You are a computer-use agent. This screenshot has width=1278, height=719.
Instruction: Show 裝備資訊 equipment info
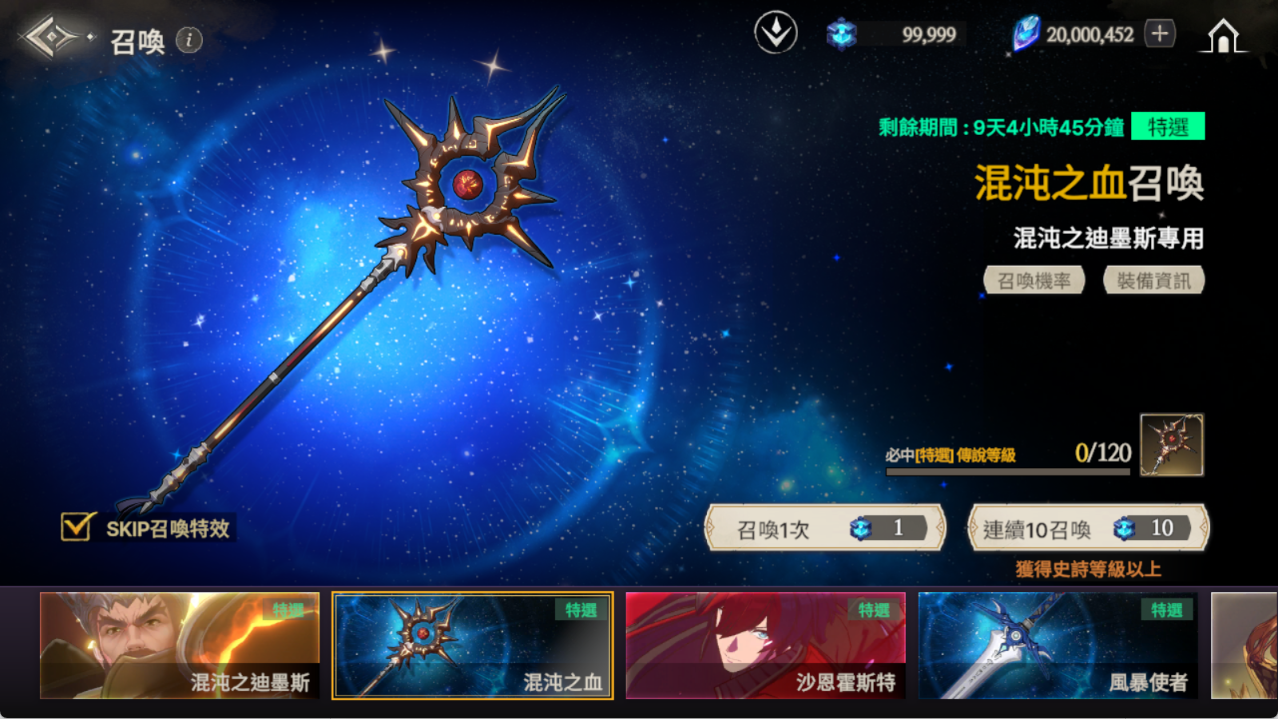(x=1154, y=280)
